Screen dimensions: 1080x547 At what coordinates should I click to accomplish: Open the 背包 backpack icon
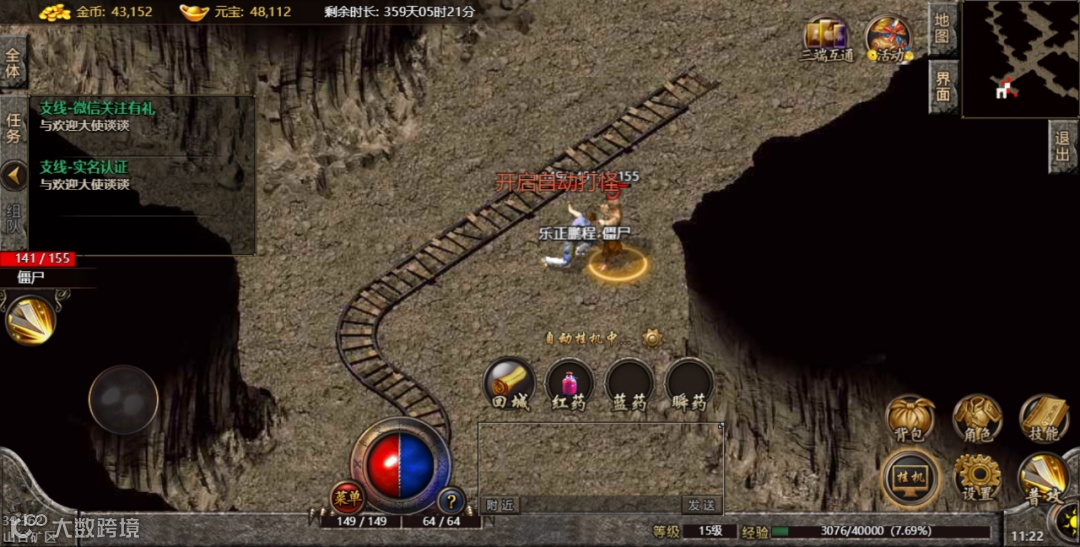pyautogui.click(x=910, y=418)
